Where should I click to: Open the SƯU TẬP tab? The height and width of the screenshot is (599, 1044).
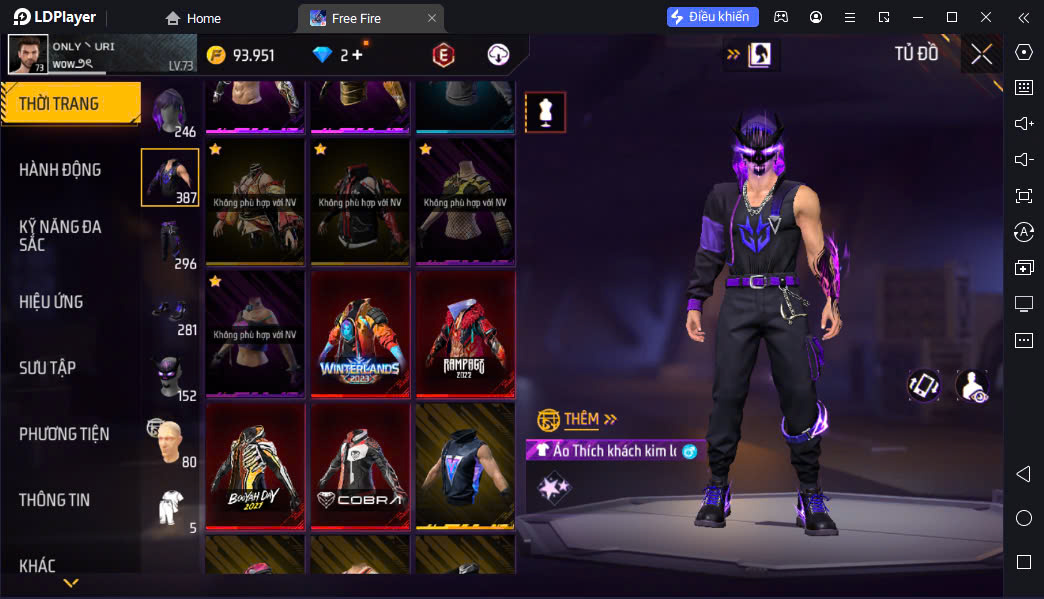[x=47, y=368]
